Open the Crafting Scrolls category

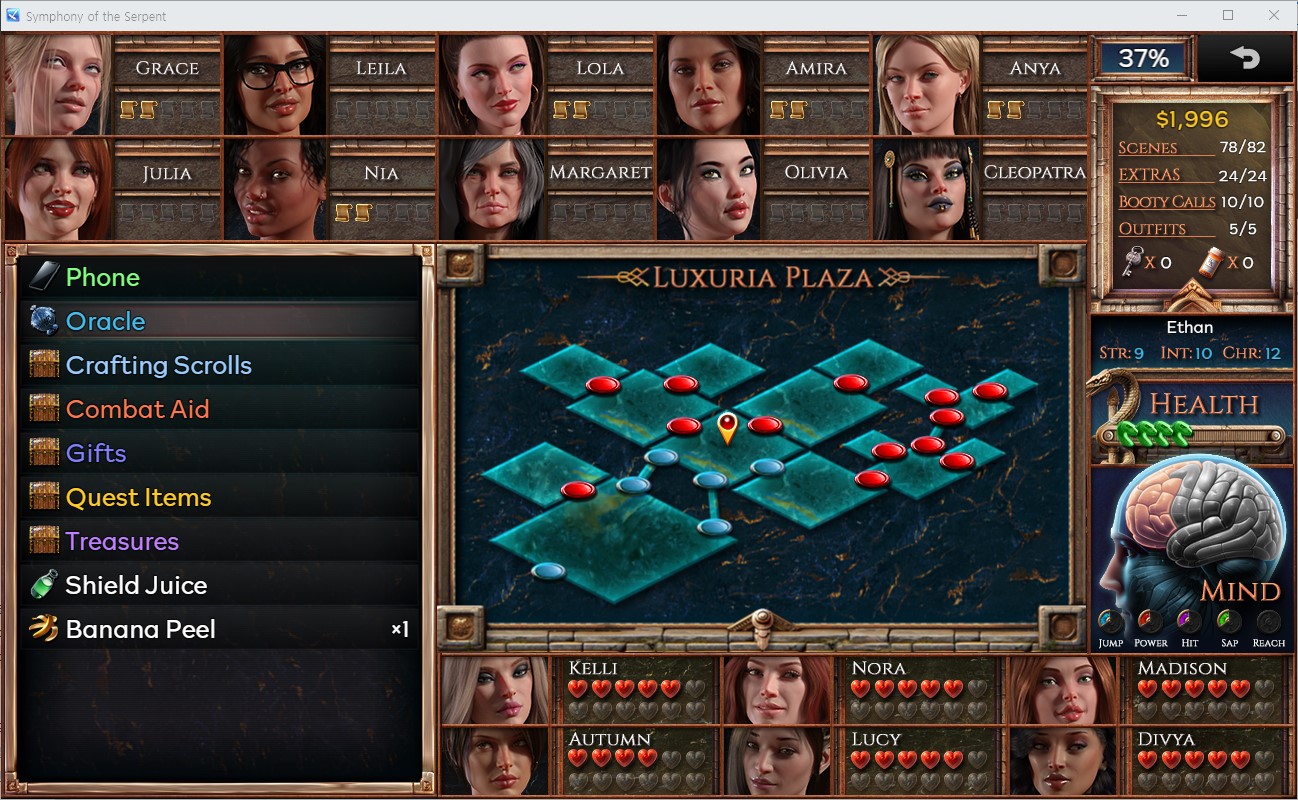tap(158, 365)
